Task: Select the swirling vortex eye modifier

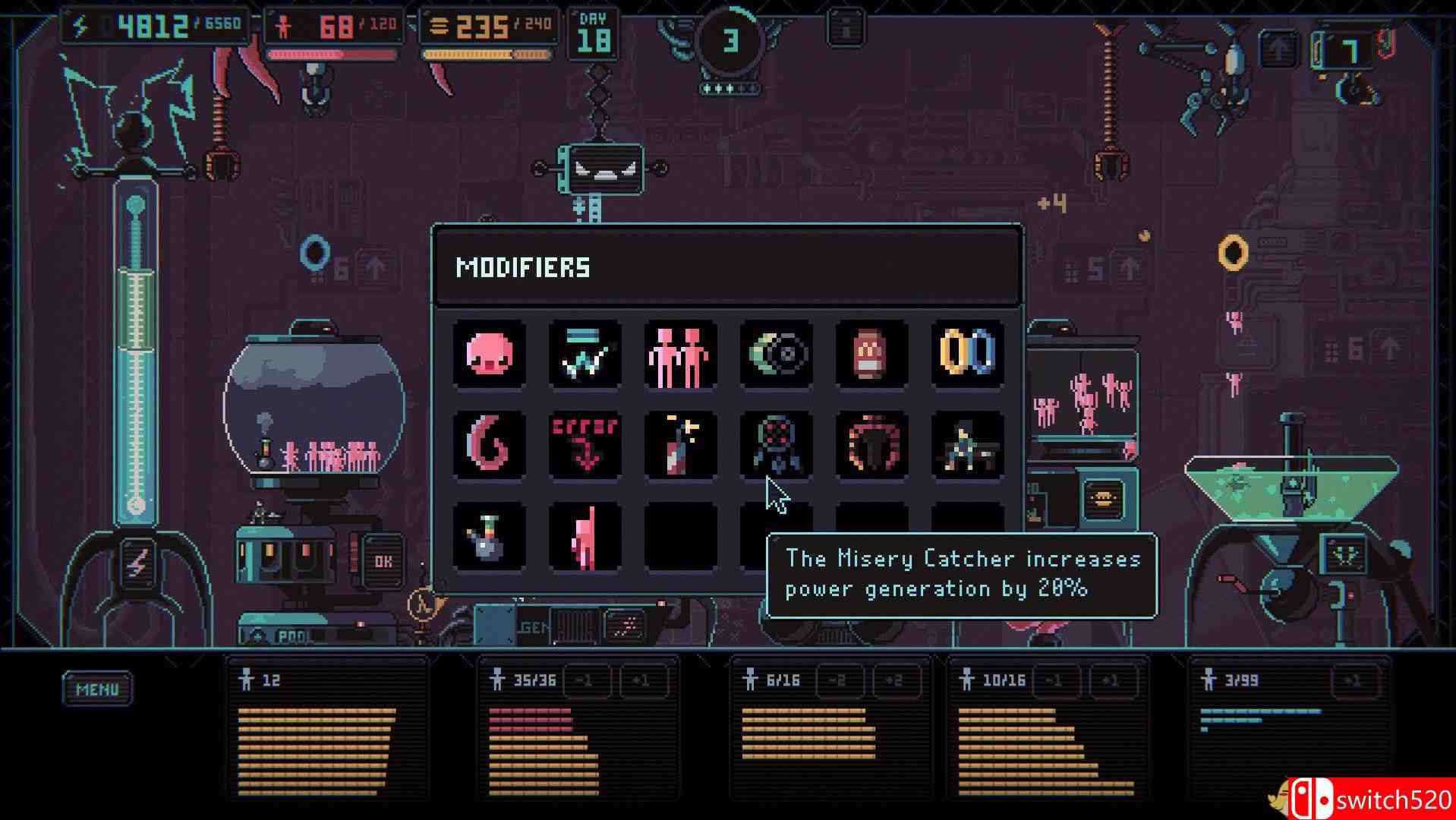Action: point(776,353)
